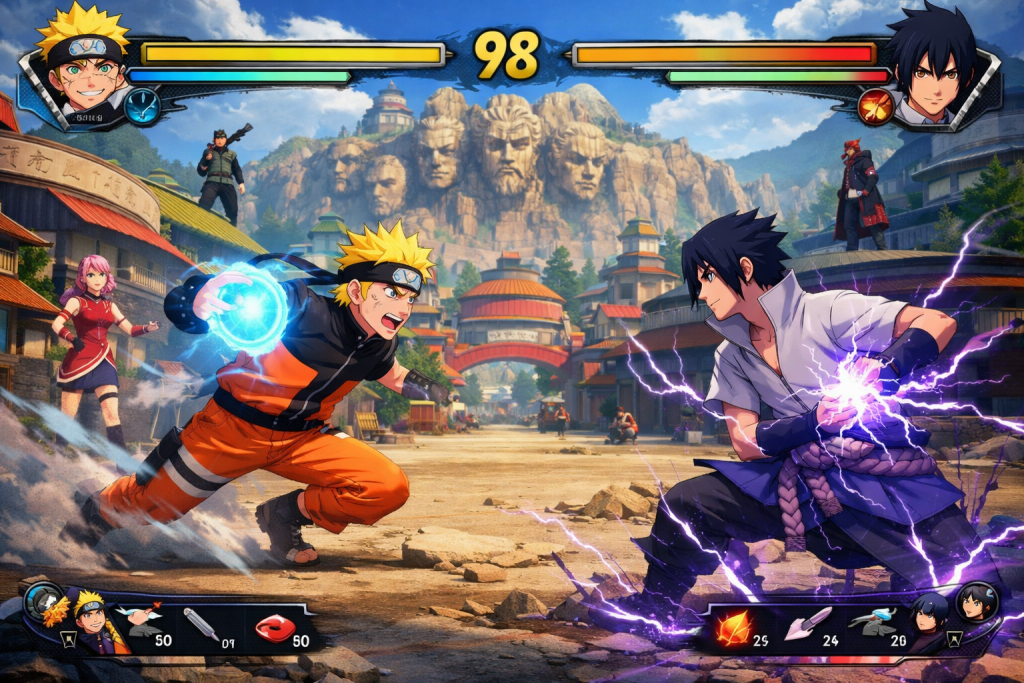The height and width of the screenshot is (683, 1024).
Task: Click the orange fire emblem under player two
Action: tap(876, 107)
